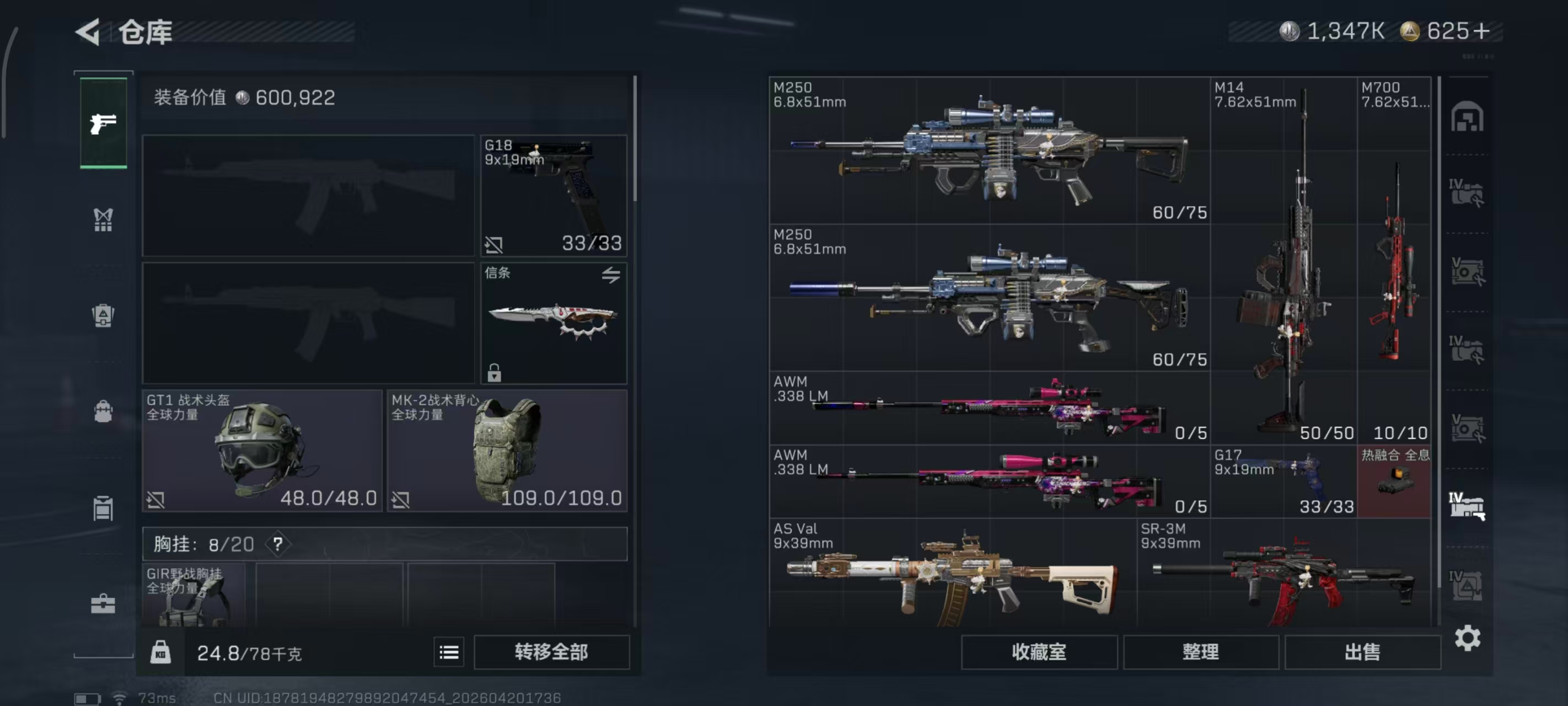Select the 信条 knife slot

pos(554,323)
